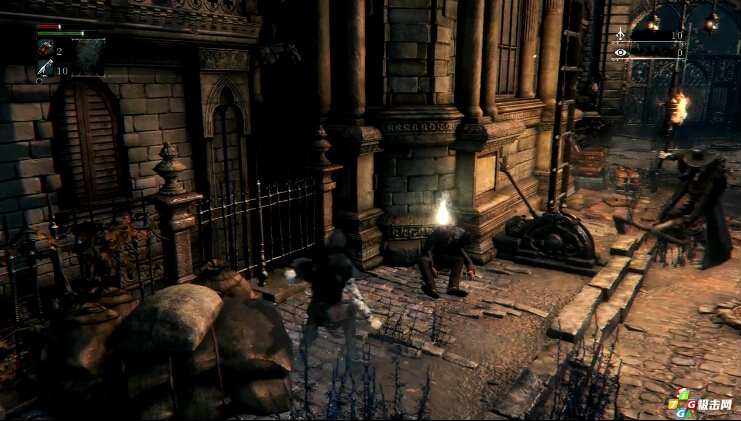
Task: Select the Quicksilver Bullet icon
Action: click(45, 69)
